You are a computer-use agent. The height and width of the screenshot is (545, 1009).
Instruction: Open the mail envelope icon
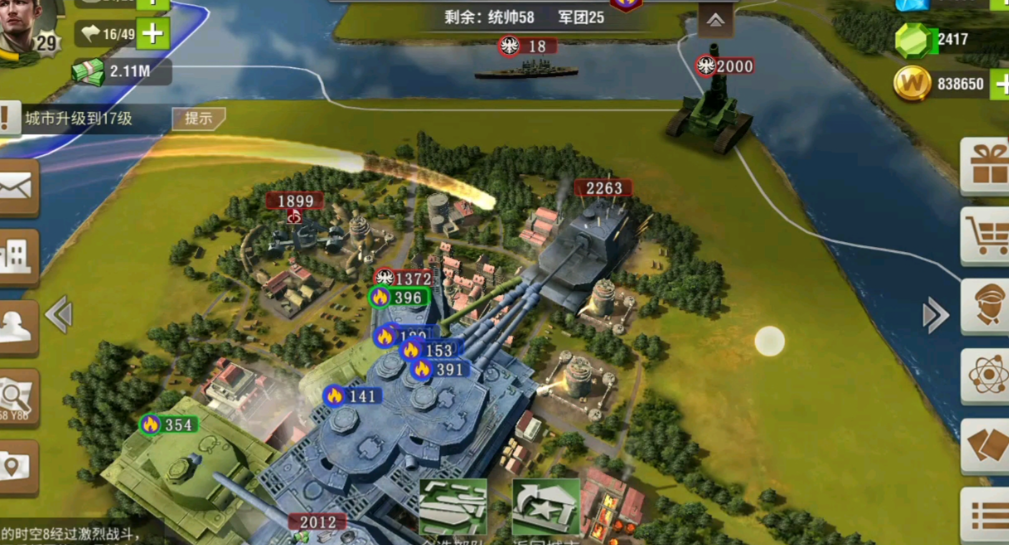point(17,186)
